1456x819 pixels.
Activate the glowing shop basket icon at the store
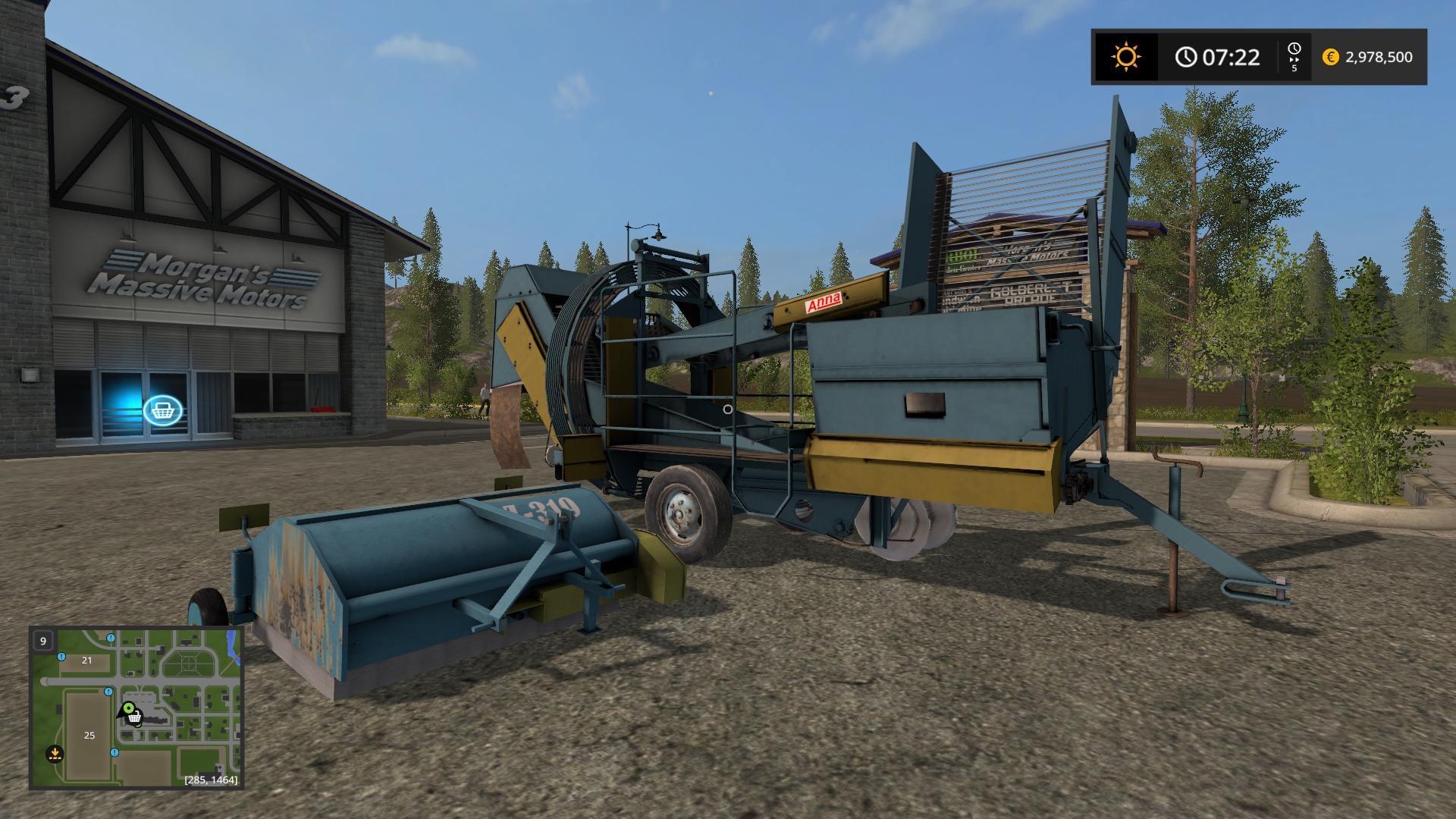pos(162,411)
